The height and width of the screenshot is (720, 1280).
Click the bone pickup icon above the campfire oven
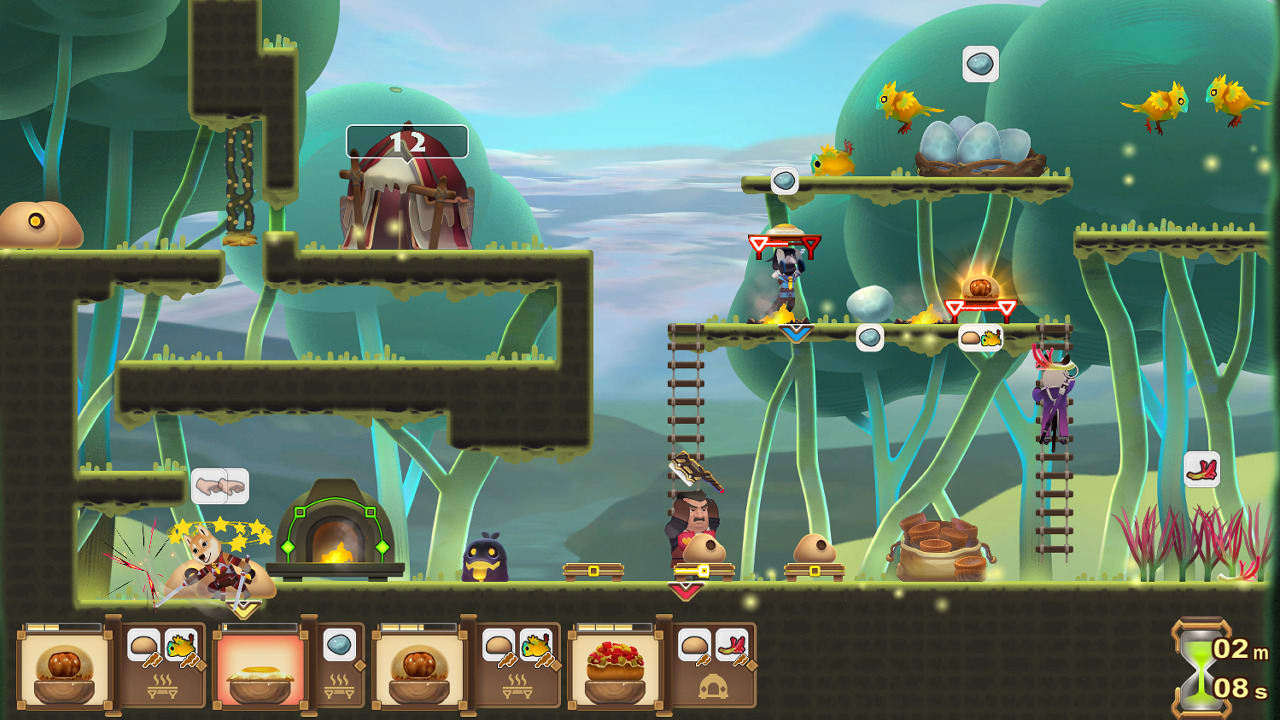point(222,484)
